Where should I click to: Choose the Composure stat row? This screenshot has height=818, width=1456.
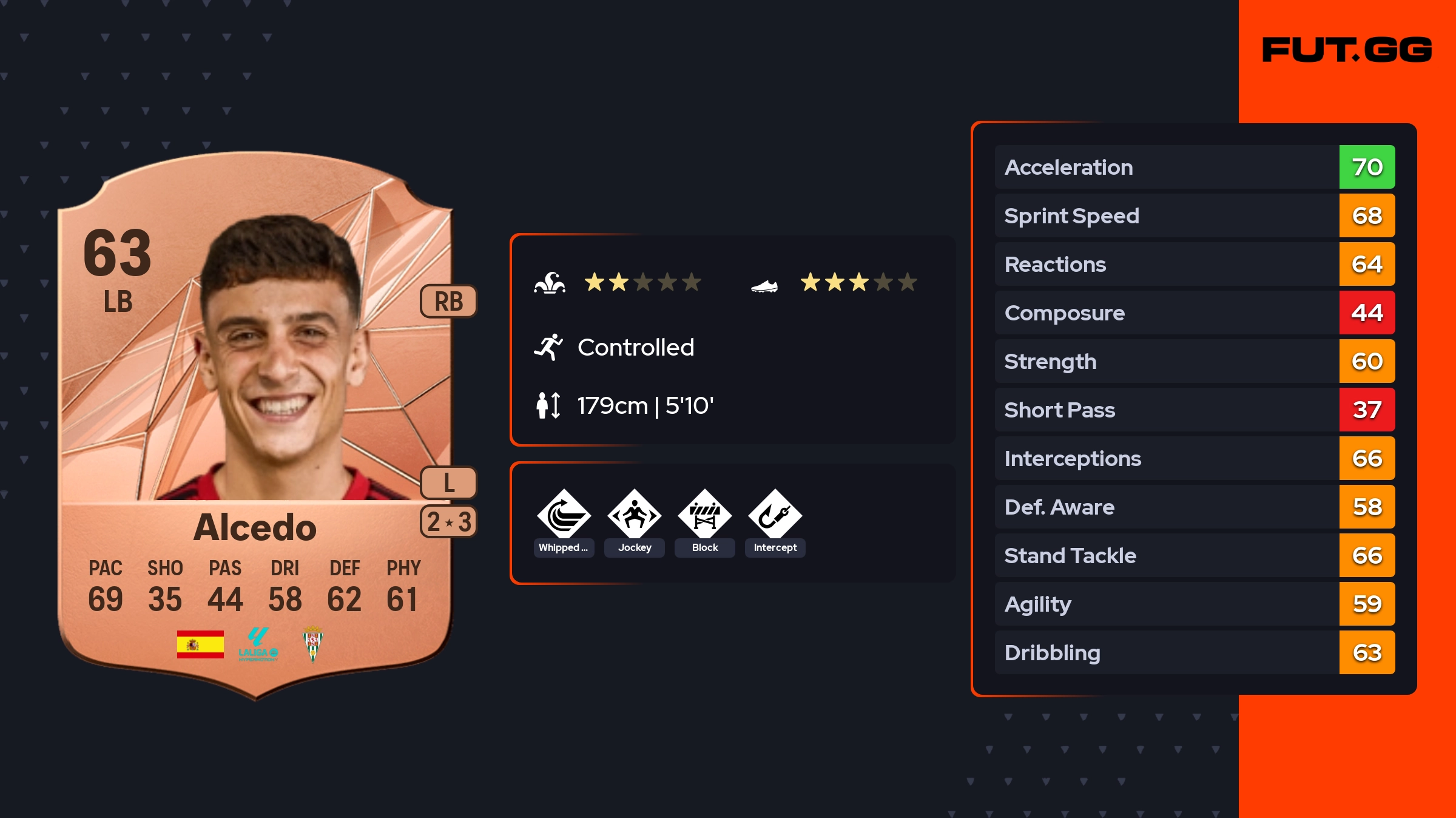[x=1195, y=313]
